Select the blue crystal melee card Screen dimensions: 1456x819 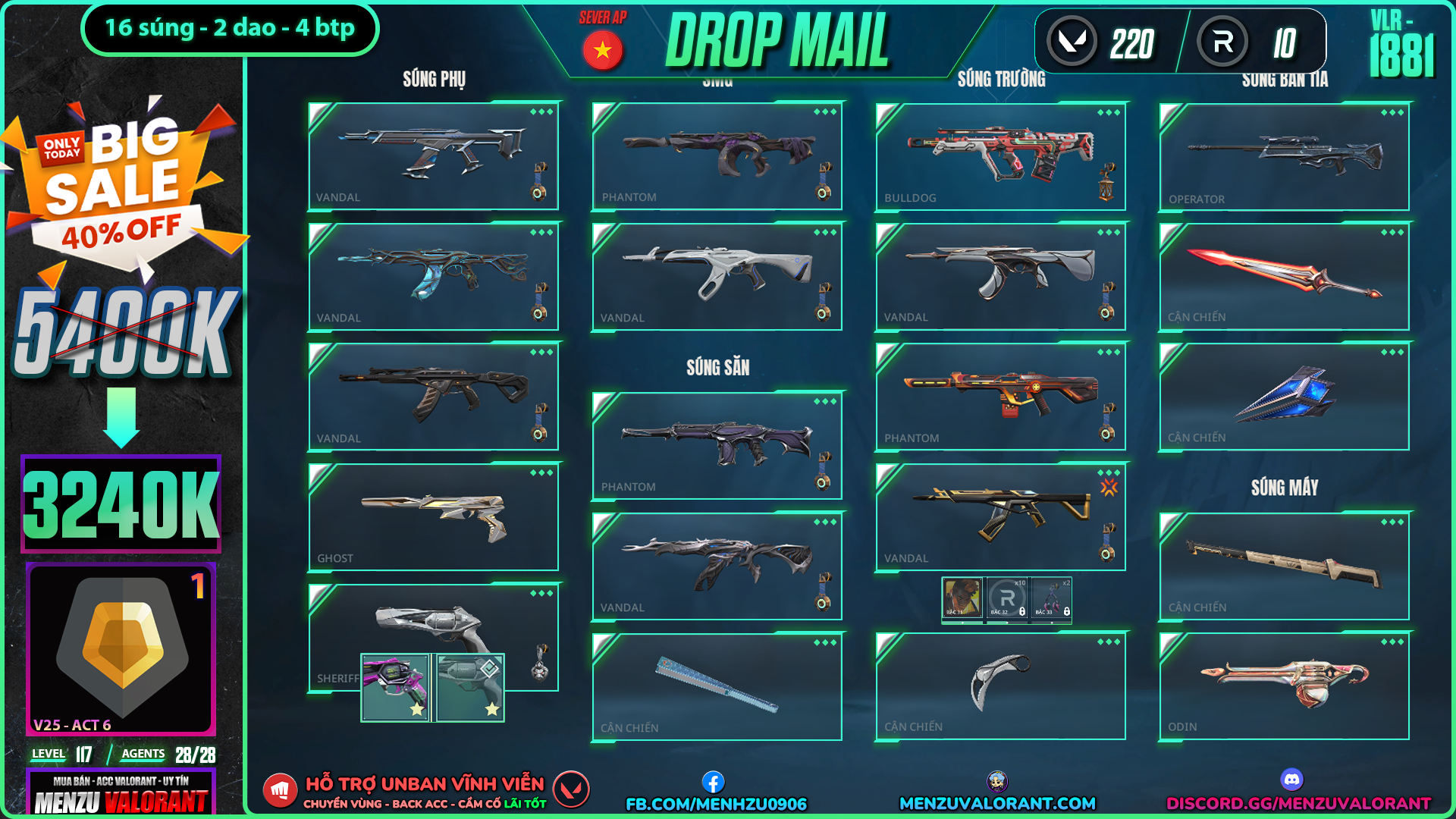tap(1284, 397)
